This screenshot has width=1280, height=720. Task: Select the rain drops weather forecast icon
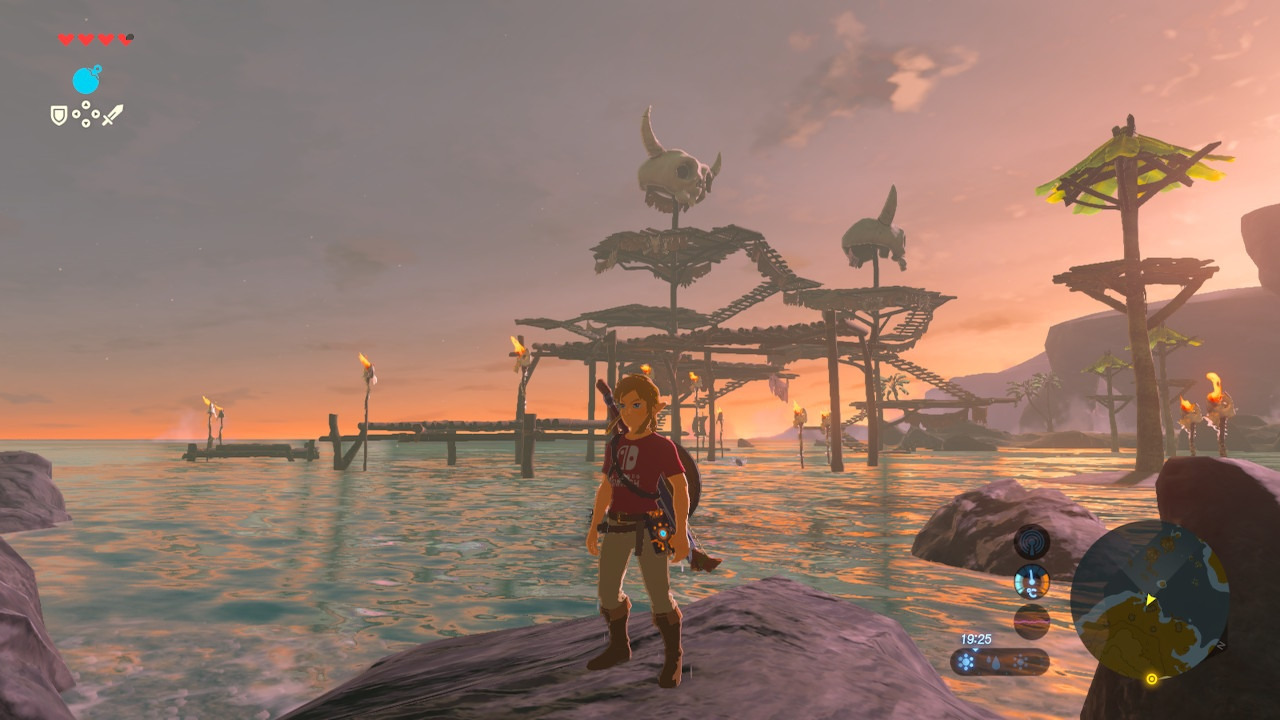[x=993, y=662]
